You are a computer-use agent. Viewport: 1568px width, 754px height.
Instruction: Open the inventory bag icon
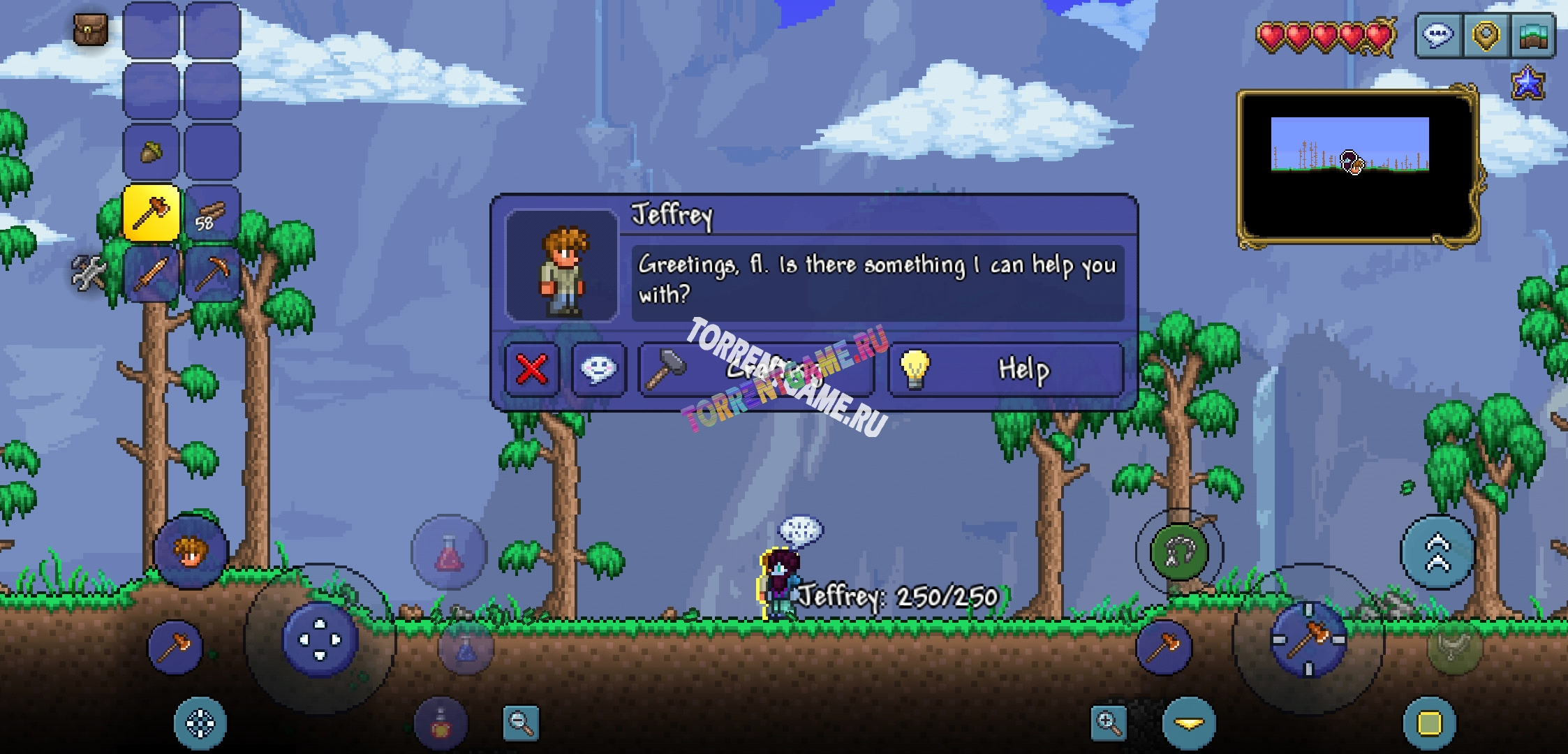[91, 30]
